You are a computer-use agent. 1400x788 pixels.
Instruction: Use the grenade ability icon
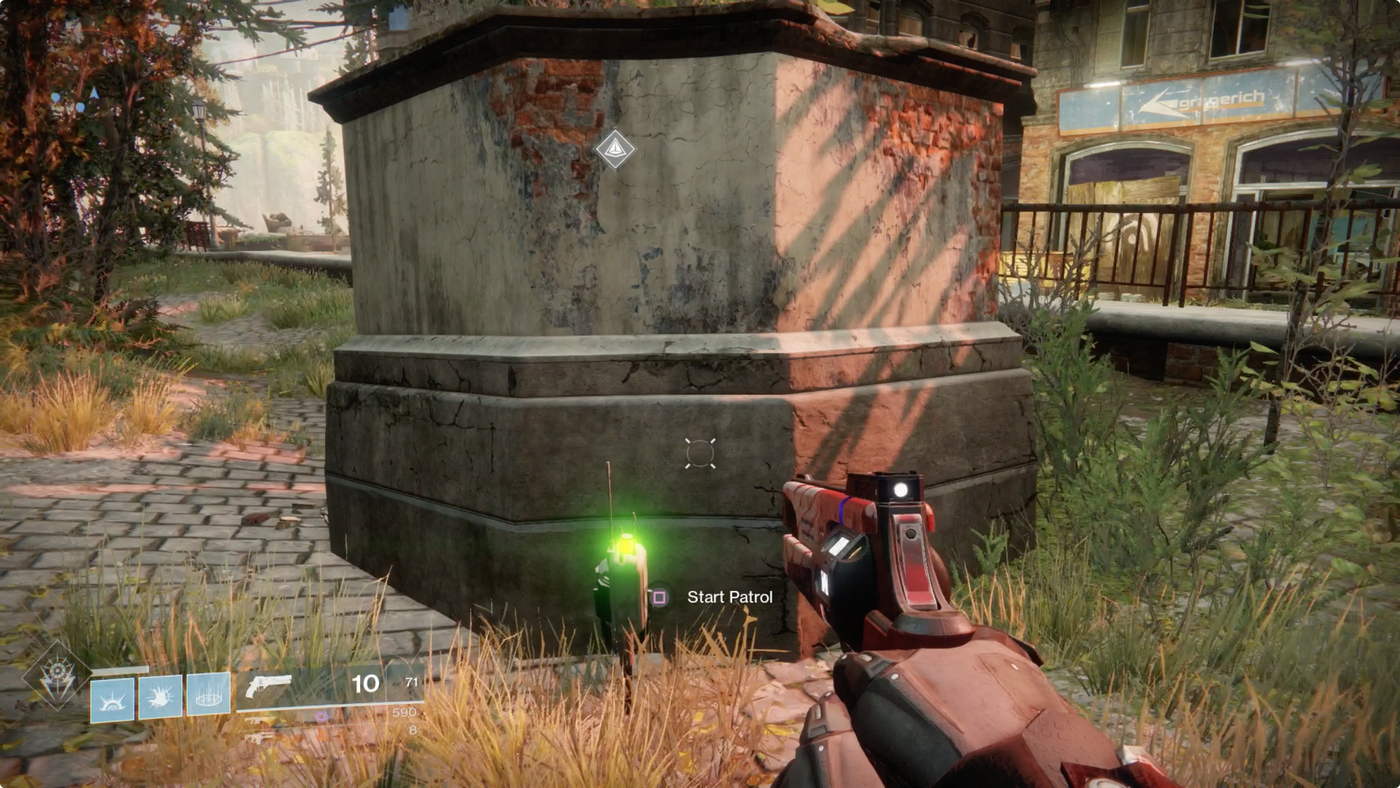[112, 698]
